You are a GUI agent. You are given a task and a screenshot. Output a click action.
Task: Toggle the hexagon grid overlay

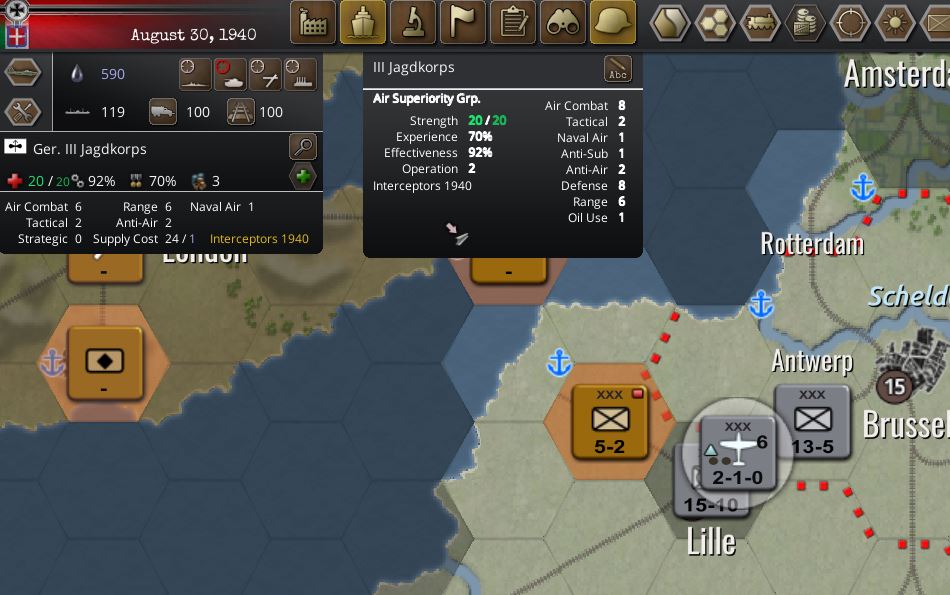pyautogui.click(x=715, y=23)
